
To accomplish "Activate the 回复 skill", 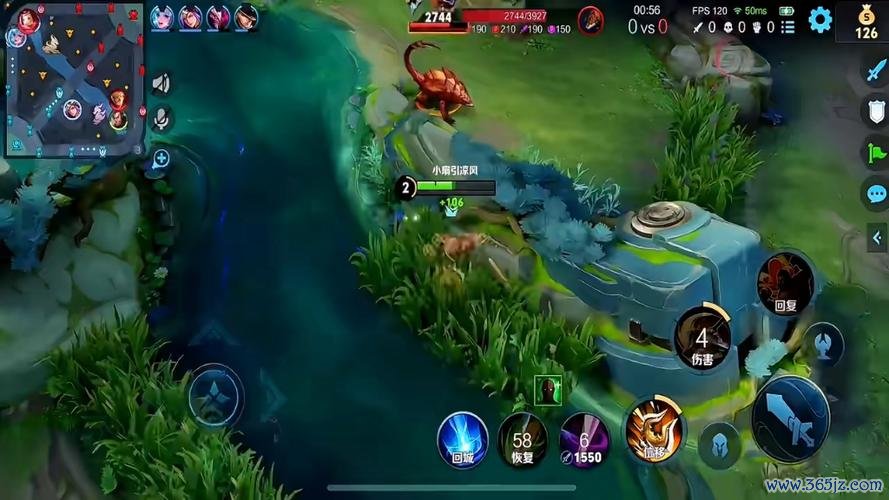I will coord(784,283).
